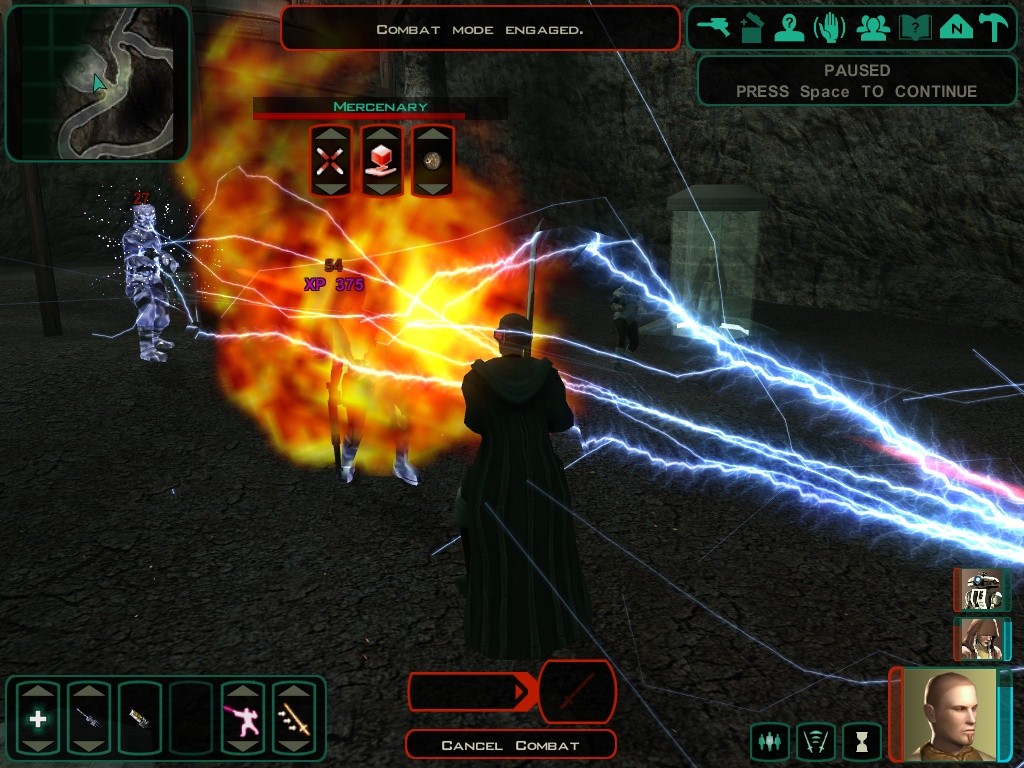This screenshot has width=1024, height=768.
Task: Open the abilities screen hand icon
Action: (831, 28)
